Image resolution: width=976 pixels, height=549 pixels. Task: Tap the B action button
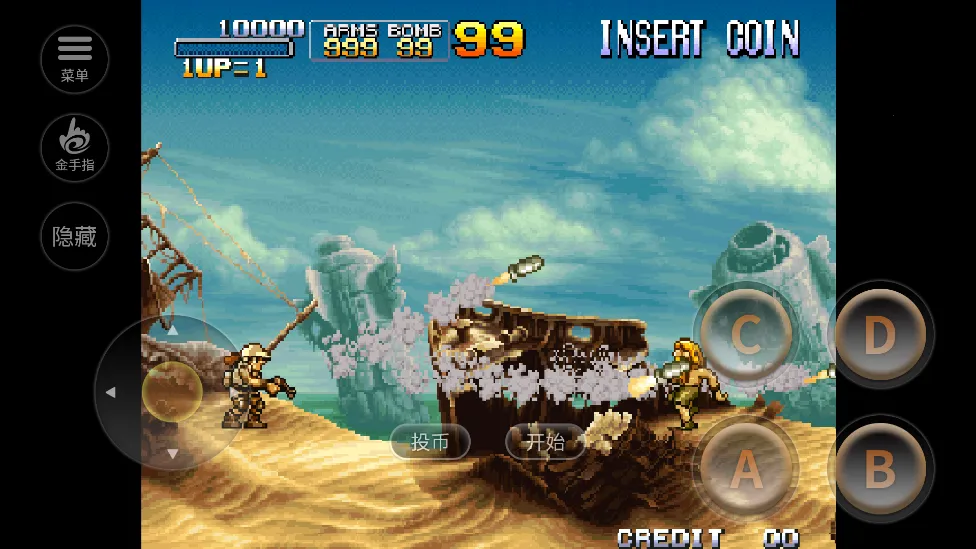pyautogui.click(x=880, y=470)
